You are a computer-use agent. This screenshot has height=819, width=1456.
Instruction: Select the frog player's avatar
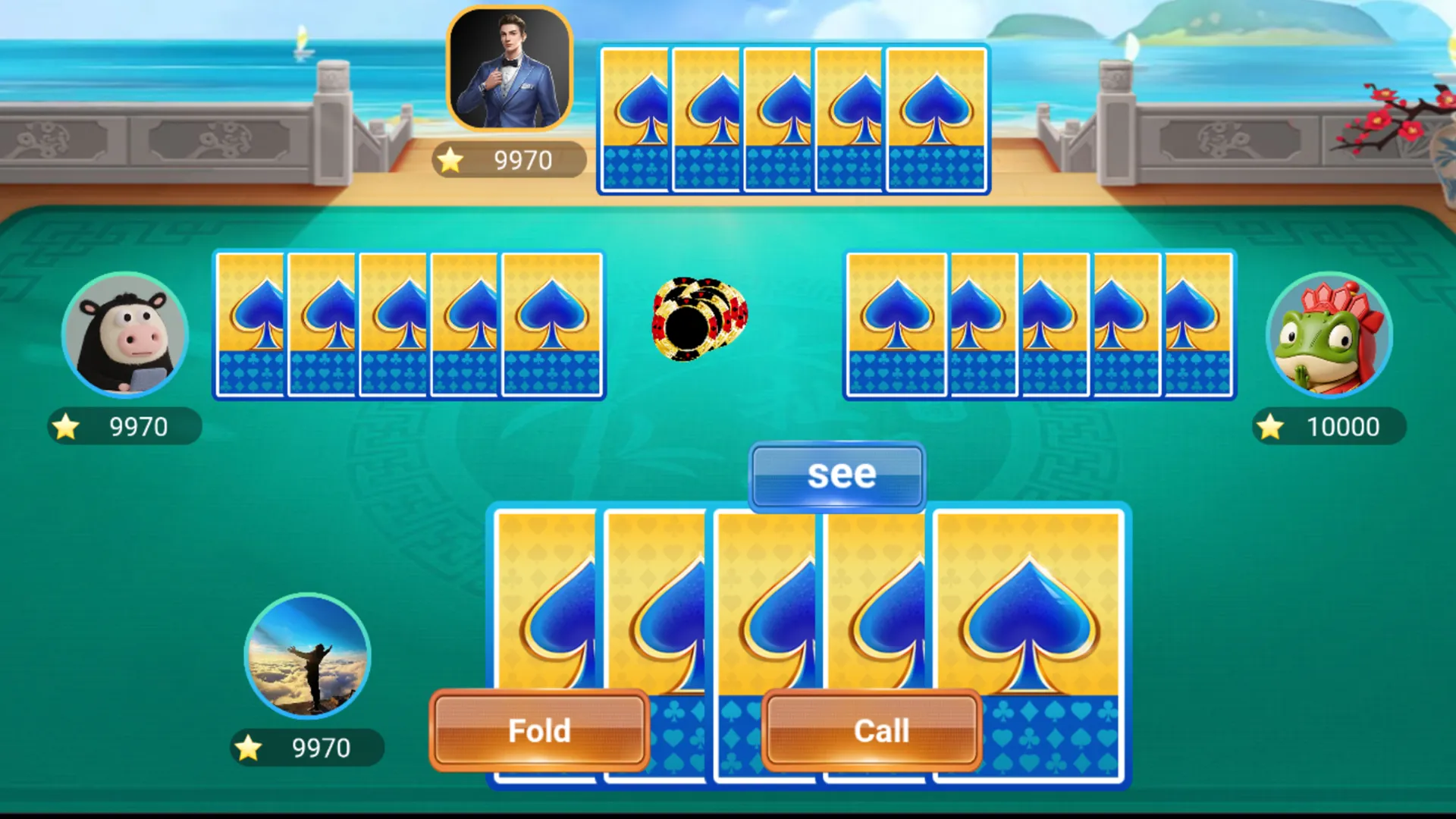click(x=1329, y=335)
